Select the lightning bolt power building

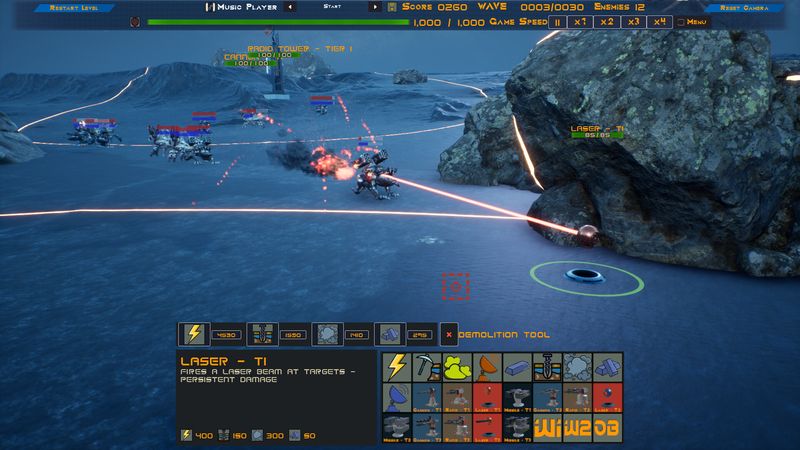pyautogui.click(x=397, y=366)
